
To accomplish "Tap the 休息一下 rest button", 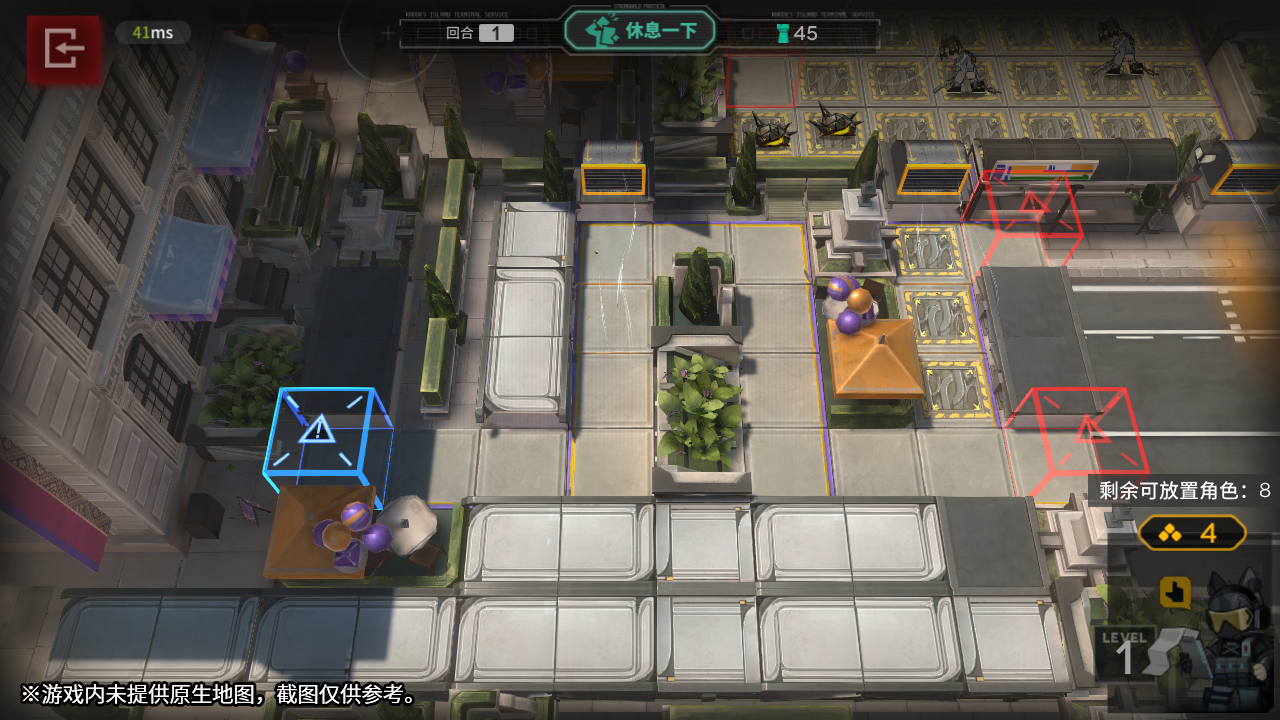I will 640,31.
